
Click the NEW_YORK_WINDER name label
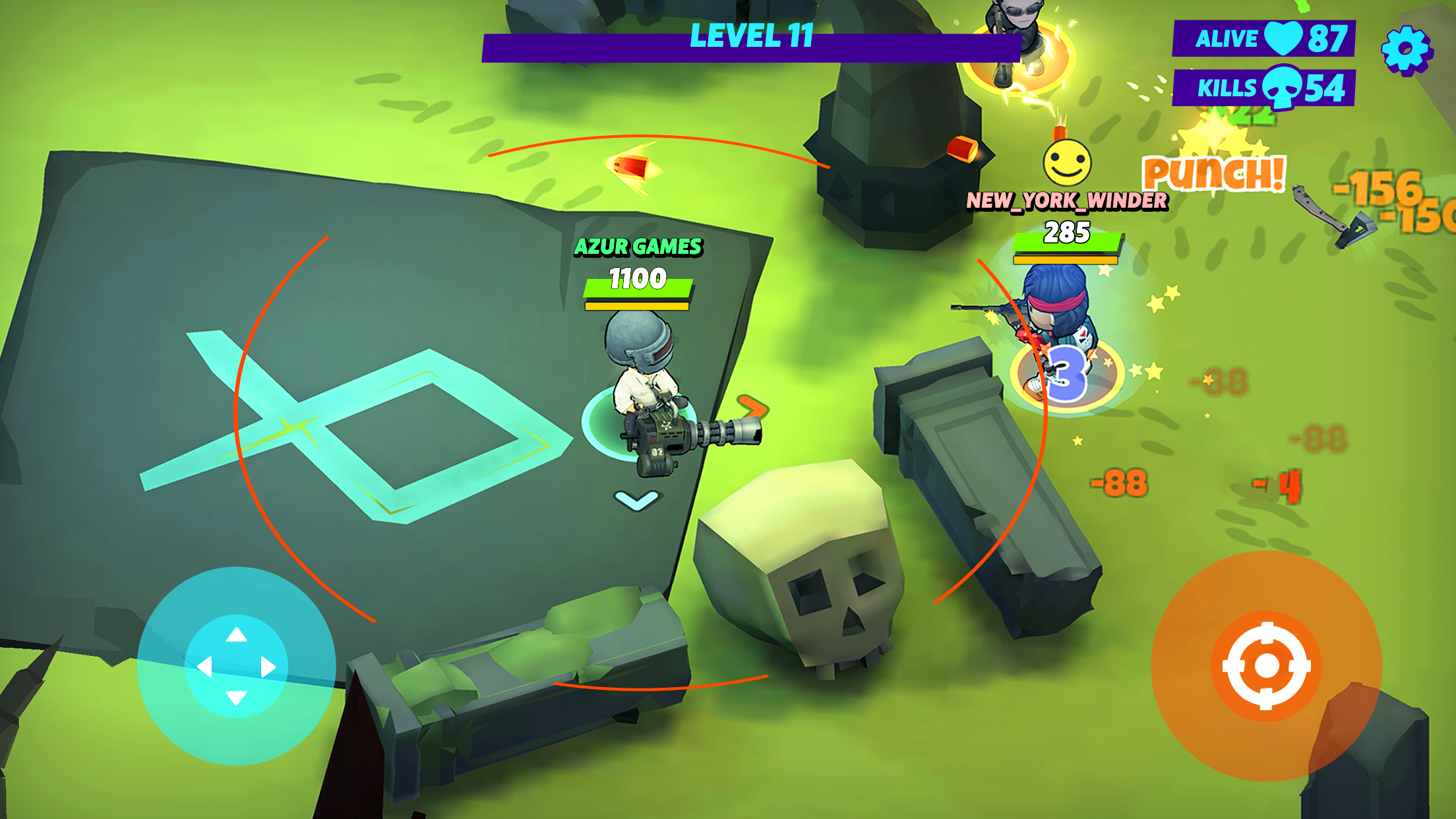pyautogui.click(x=1067, y=201)
